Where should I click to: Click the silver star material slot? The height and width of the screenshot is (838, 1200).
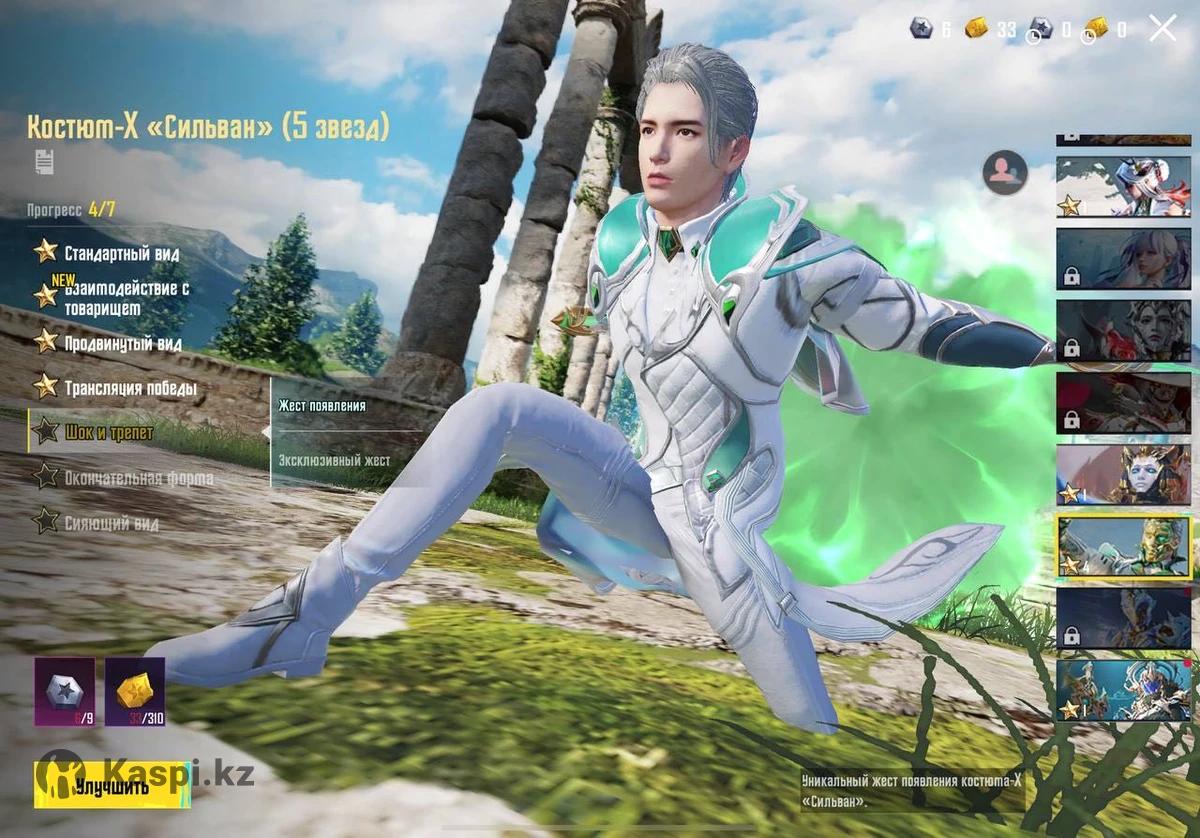[x=65, y=691]
